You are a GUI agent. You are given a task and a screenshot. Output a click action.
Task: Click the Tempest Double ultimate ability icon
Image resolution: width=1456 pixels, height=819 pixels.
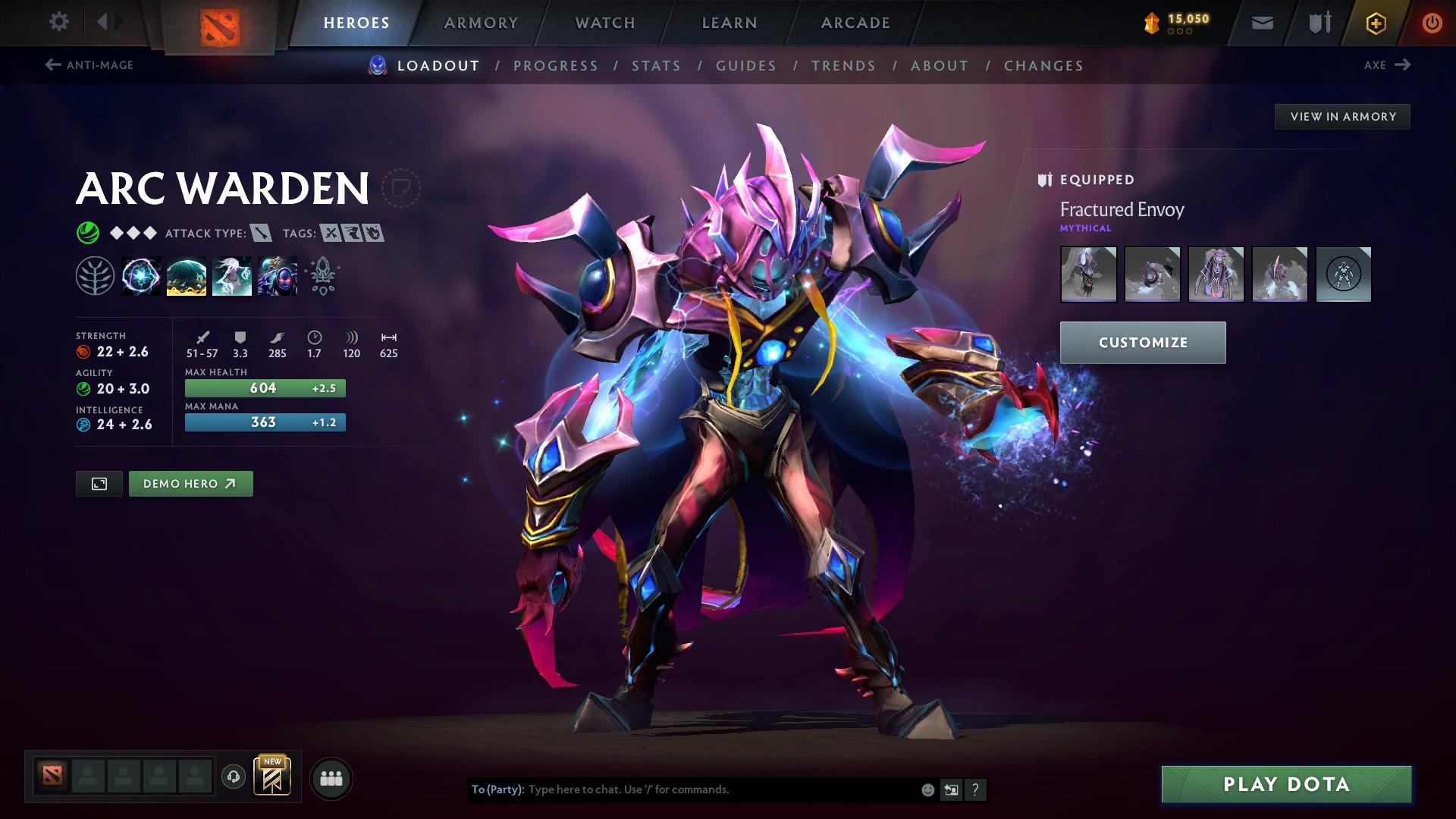[278, 277]
